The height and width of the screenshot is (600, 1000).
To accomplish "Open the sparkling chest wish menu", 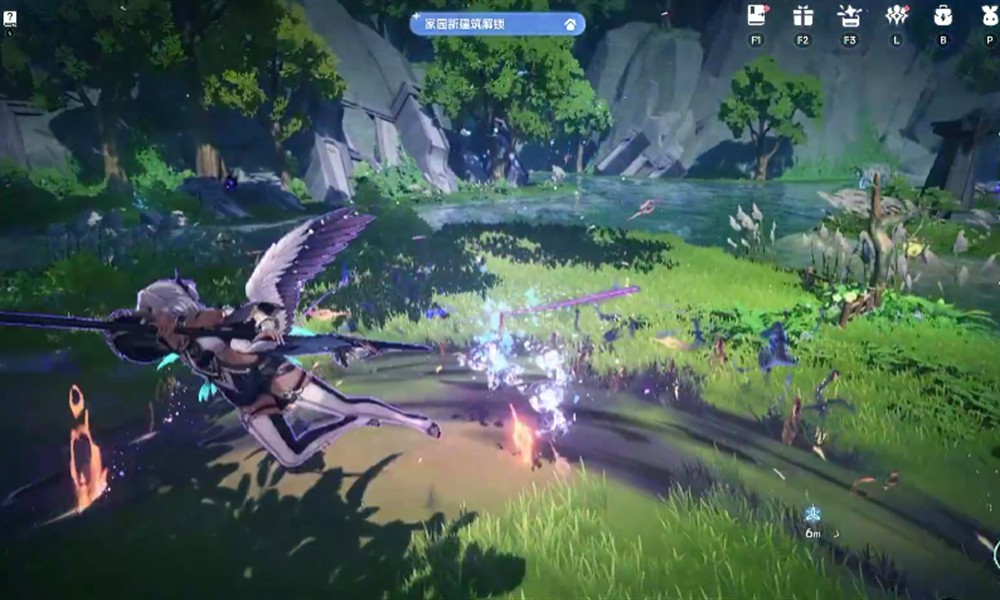I will [x=850, y=15].
